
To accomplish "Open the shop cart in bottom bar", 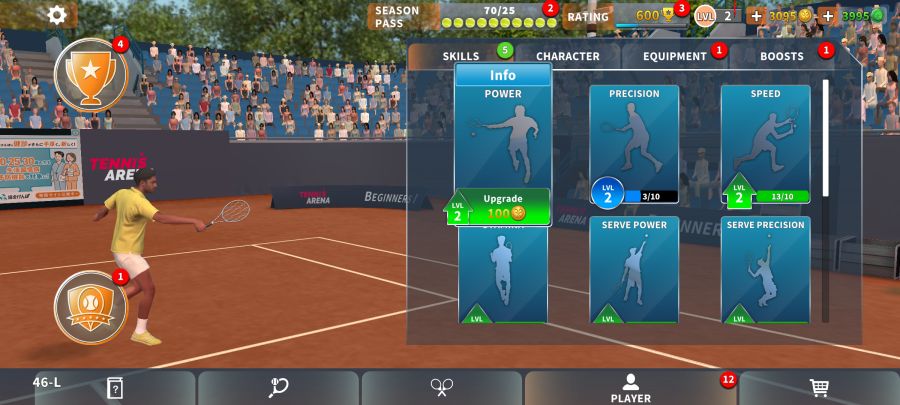I will 819,388.
